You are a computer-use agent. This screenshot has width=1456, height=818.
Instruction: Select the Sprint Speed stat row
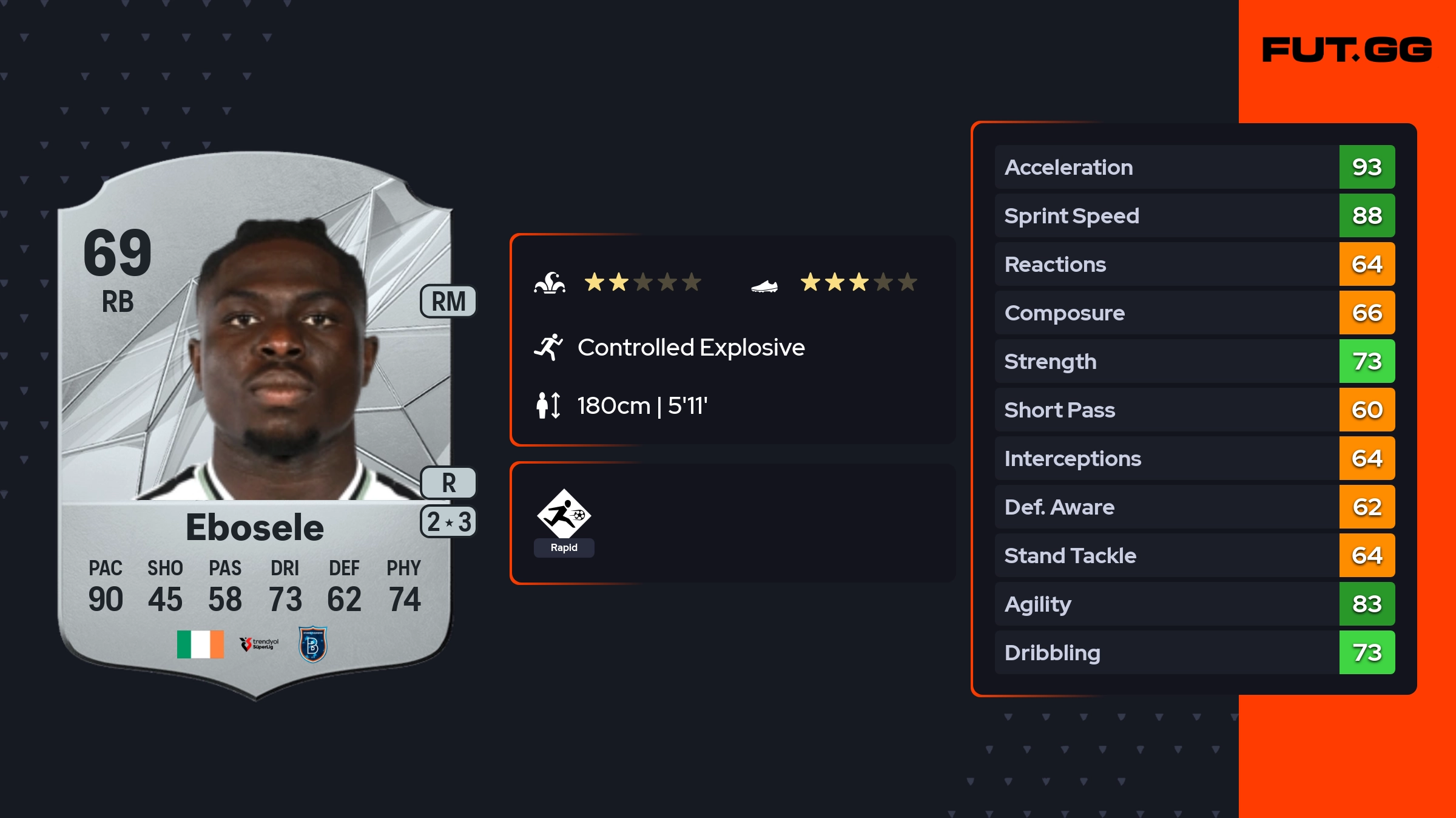coord(1194,215)
